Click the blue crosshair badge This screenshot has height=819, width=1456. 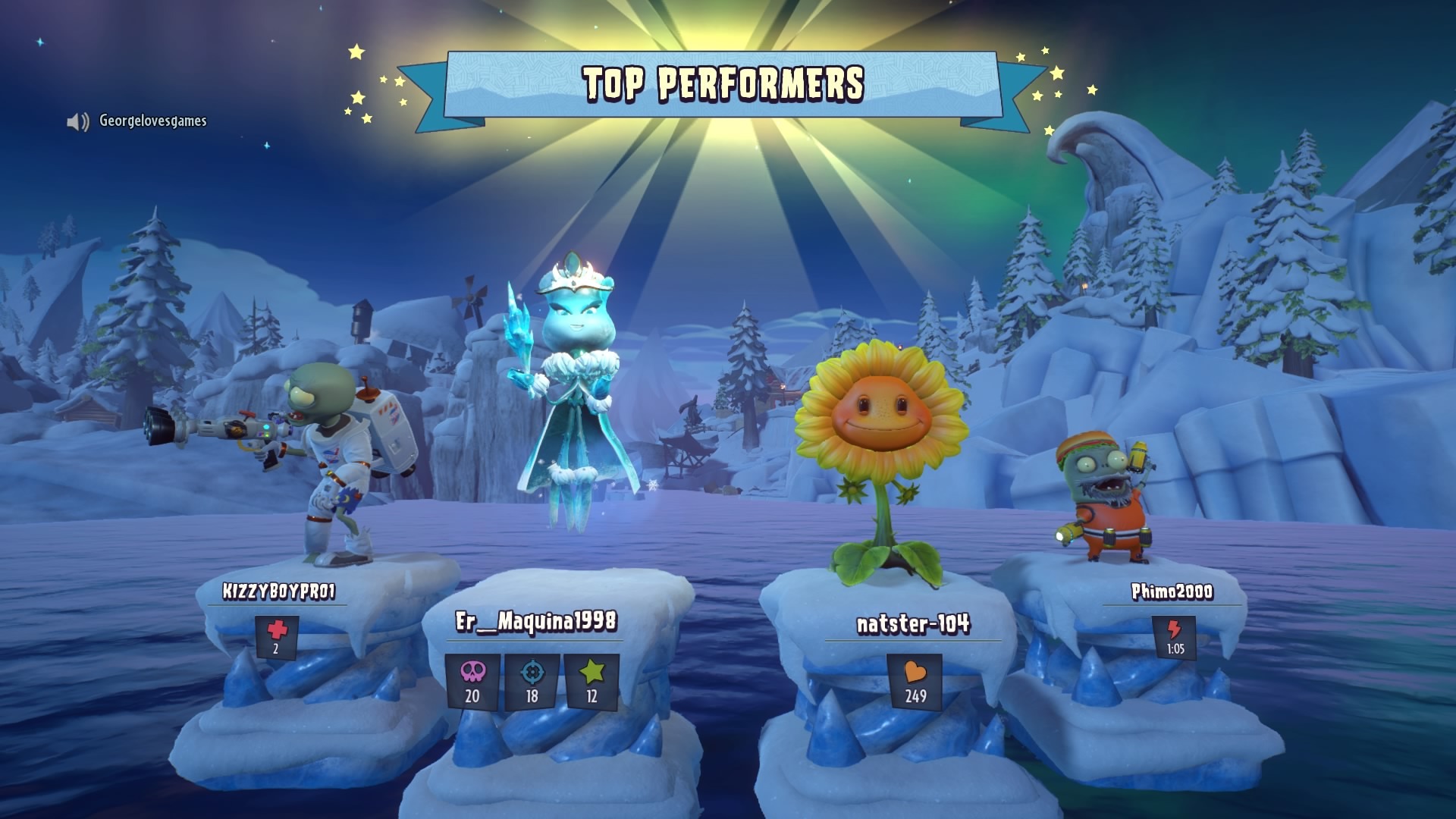532,681
